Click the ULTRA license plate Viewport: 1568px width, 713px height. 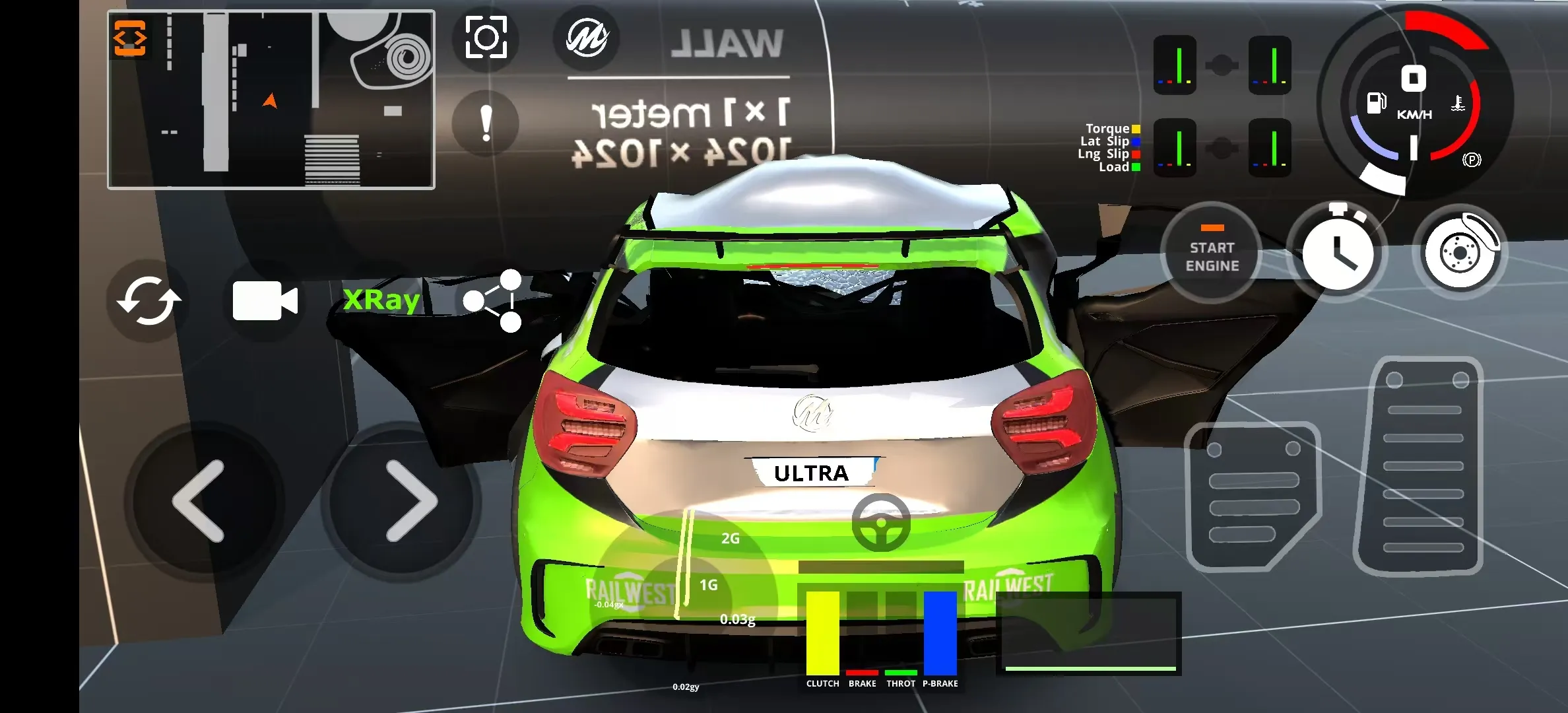[811, 471]
